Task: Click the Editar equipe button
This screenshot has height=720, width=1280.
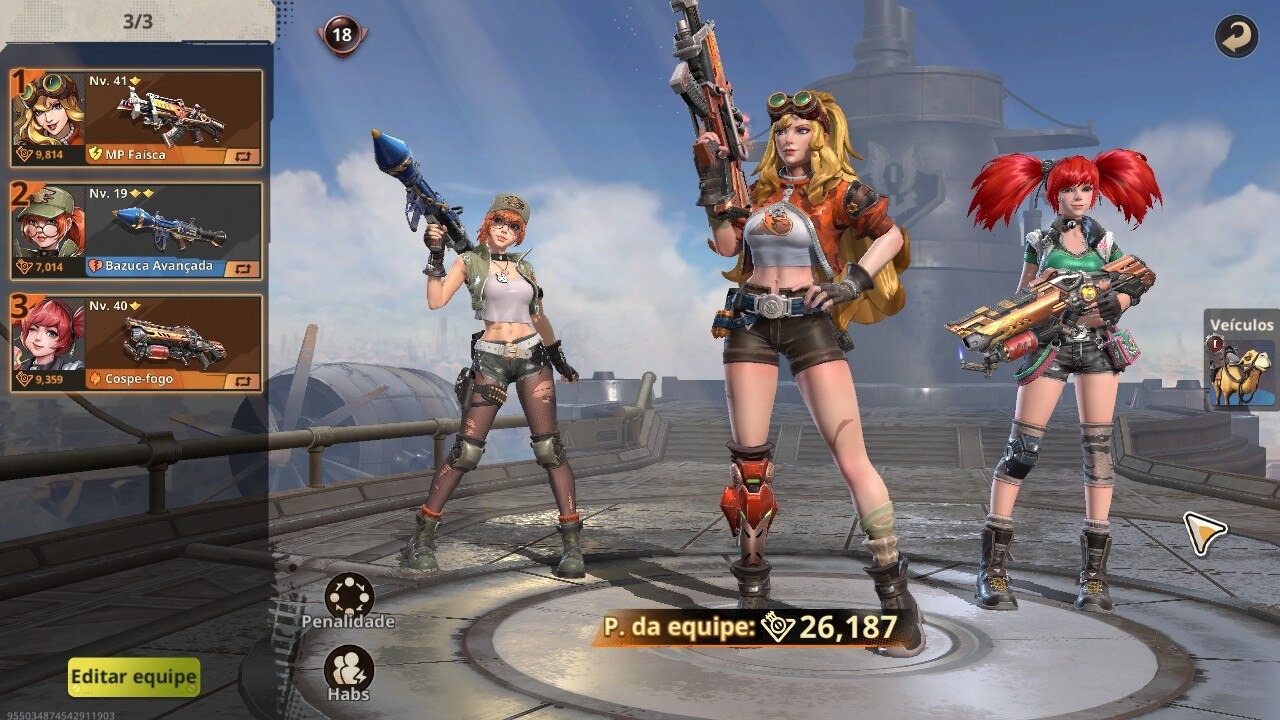Action: 134,677
